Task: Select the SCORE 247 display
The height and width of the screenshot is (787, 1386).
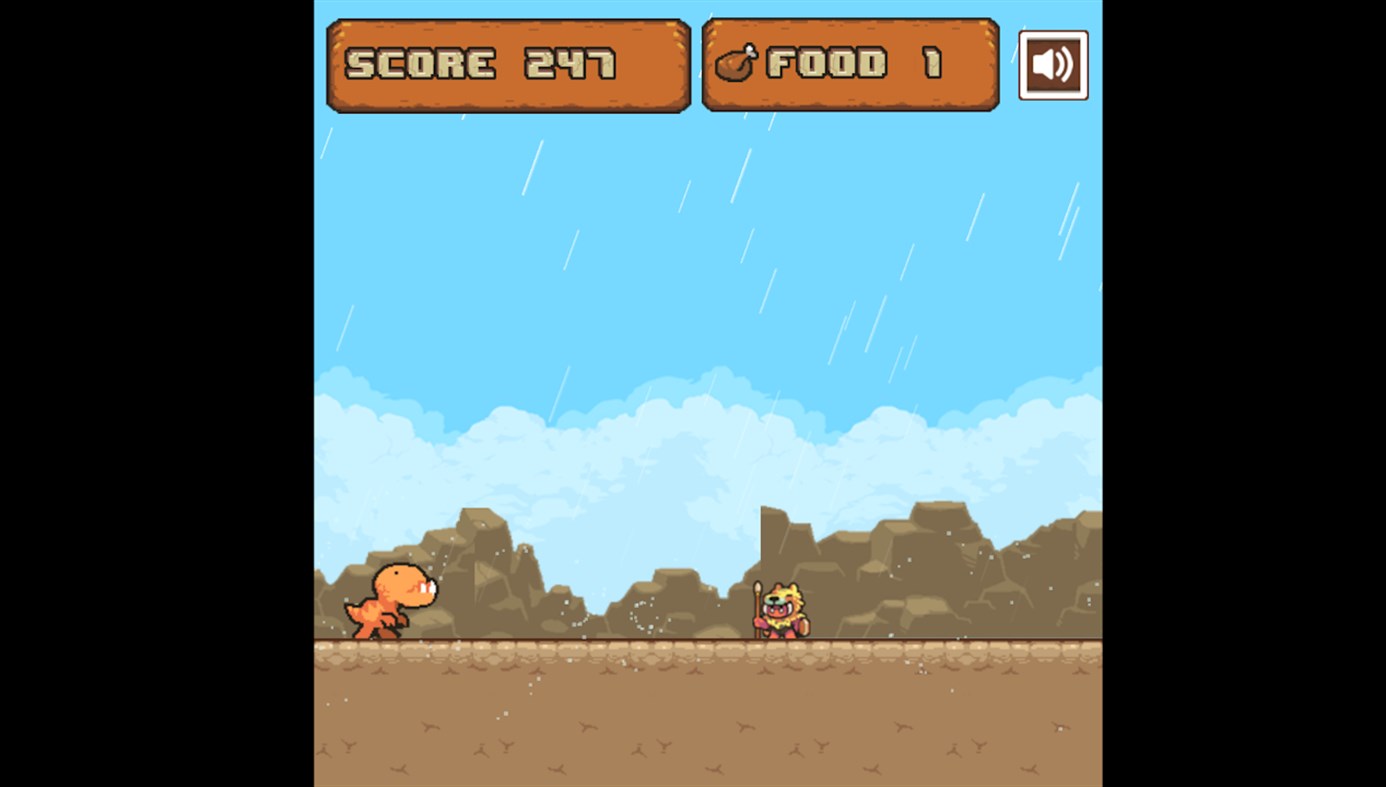Action: 508,64
